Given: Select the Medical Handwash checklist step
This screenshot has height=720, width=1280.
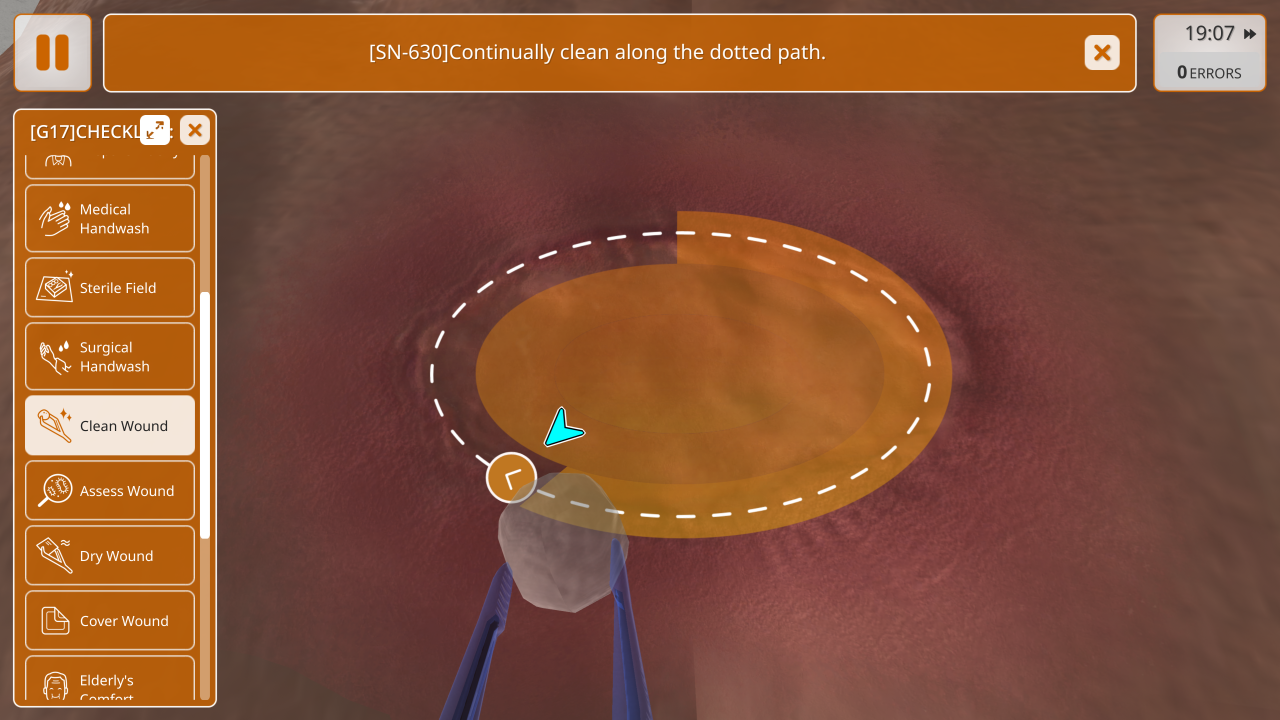Looking at the screenshot, I should tap(110, 218).
